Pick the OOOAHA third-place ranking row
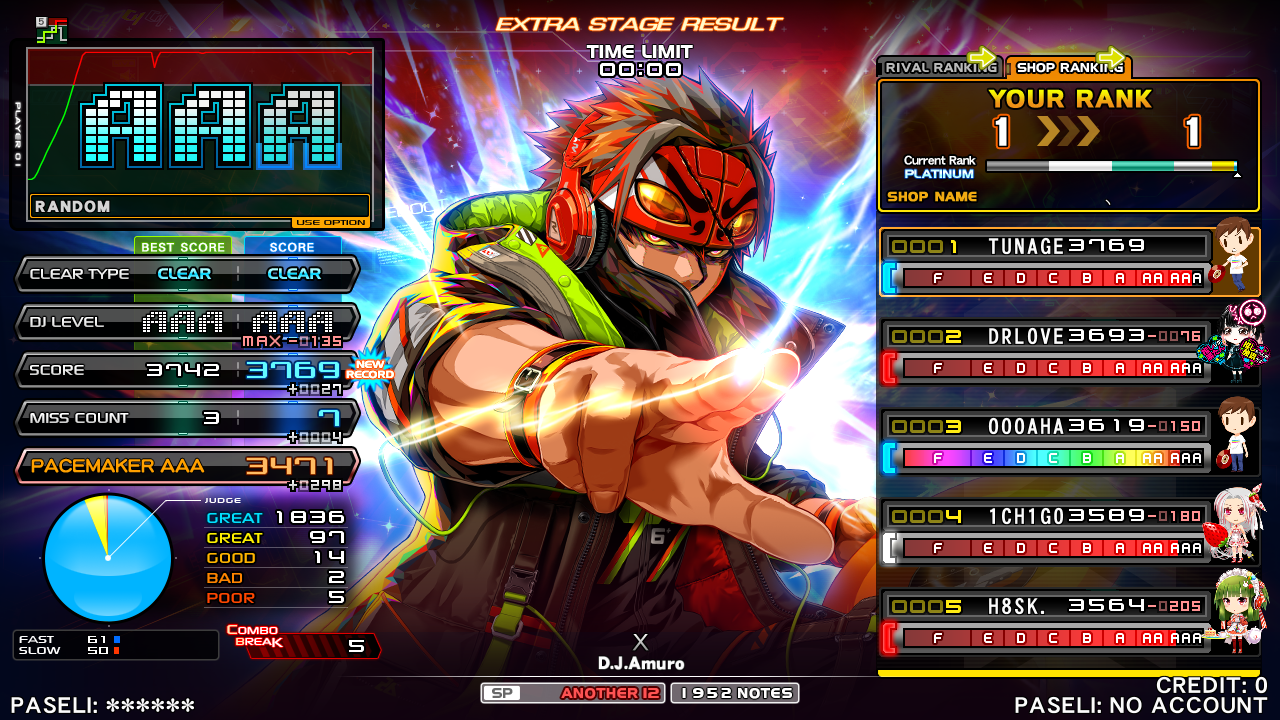1280x720 pixels. 1046,442
